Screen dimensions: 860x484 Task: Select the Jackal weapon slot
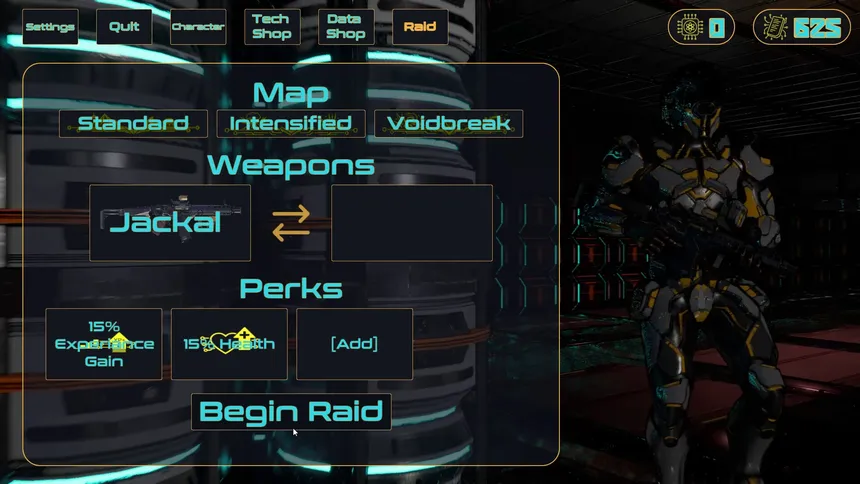170,223
